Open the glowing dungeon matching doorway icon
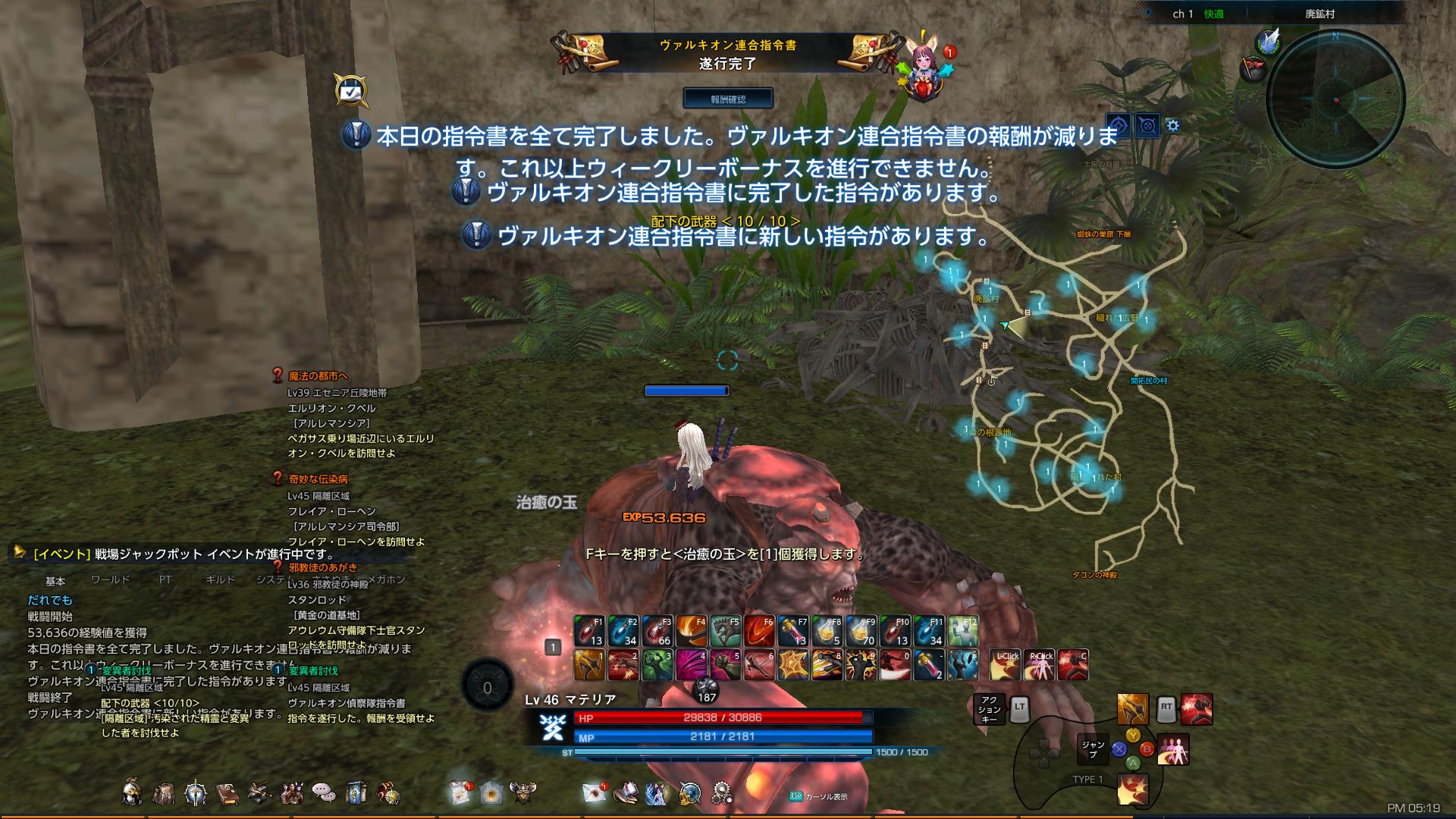1456x819 pixels. tap(489, 792)
